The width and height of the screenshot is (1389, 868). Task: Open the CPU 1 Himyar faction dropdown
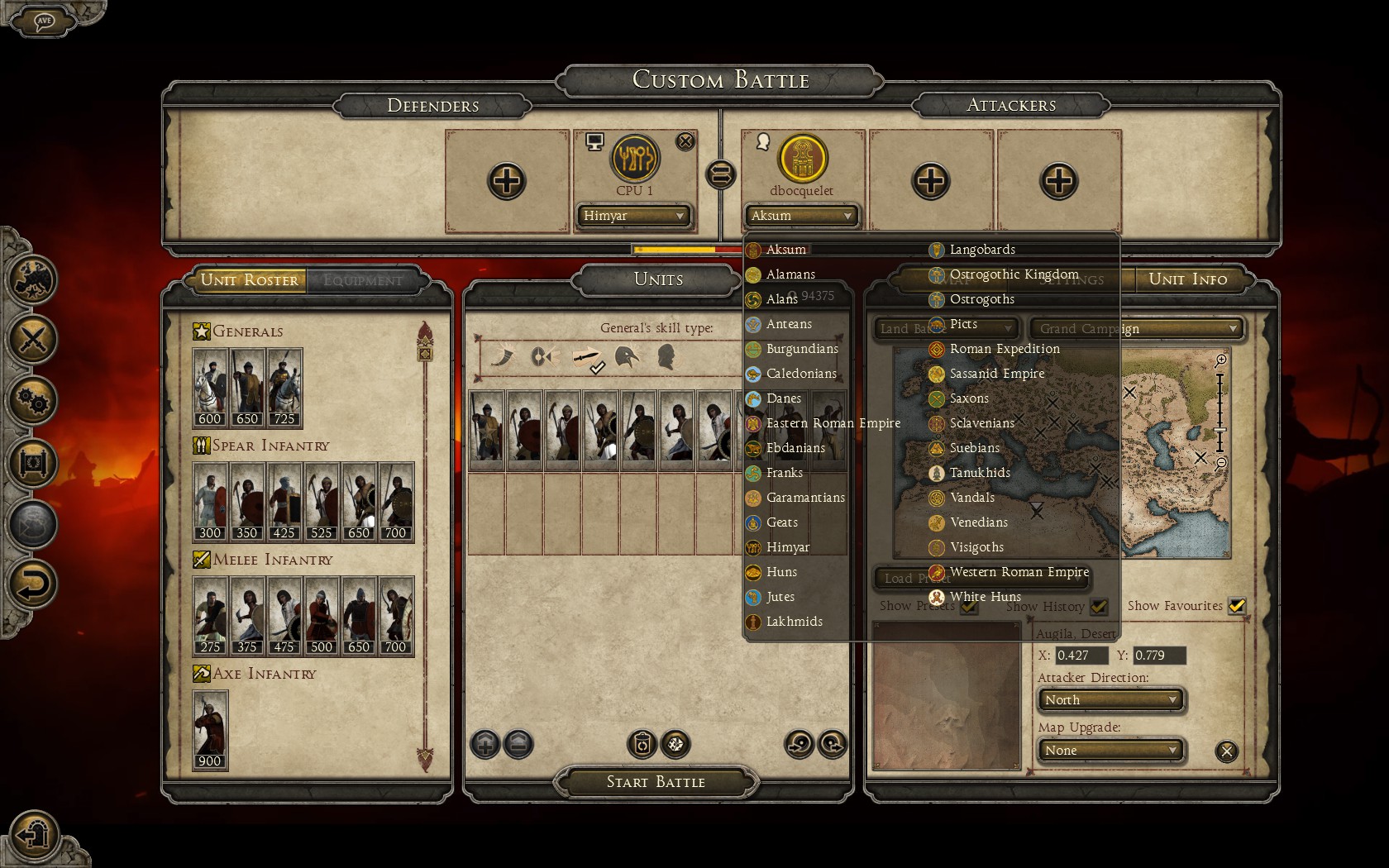633,216
